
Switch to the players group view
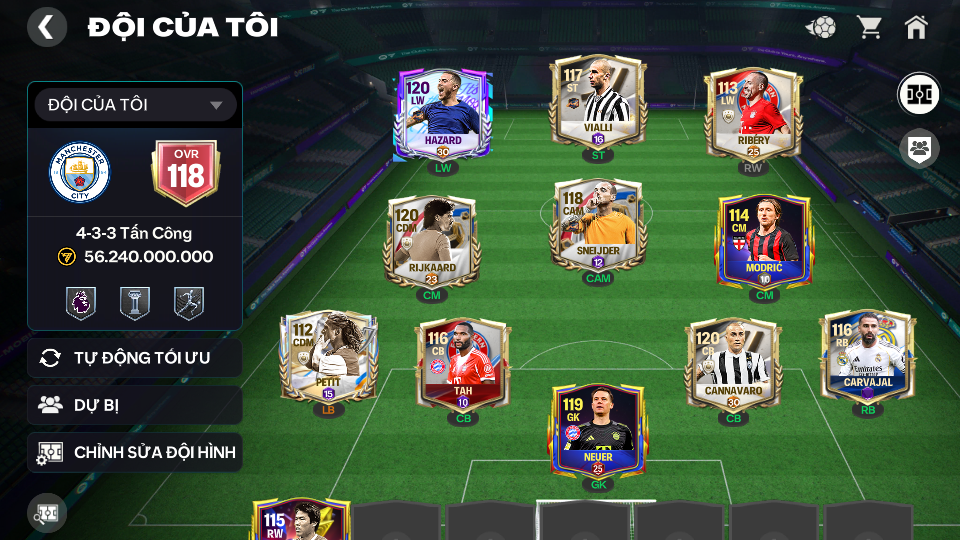[917, 149]
